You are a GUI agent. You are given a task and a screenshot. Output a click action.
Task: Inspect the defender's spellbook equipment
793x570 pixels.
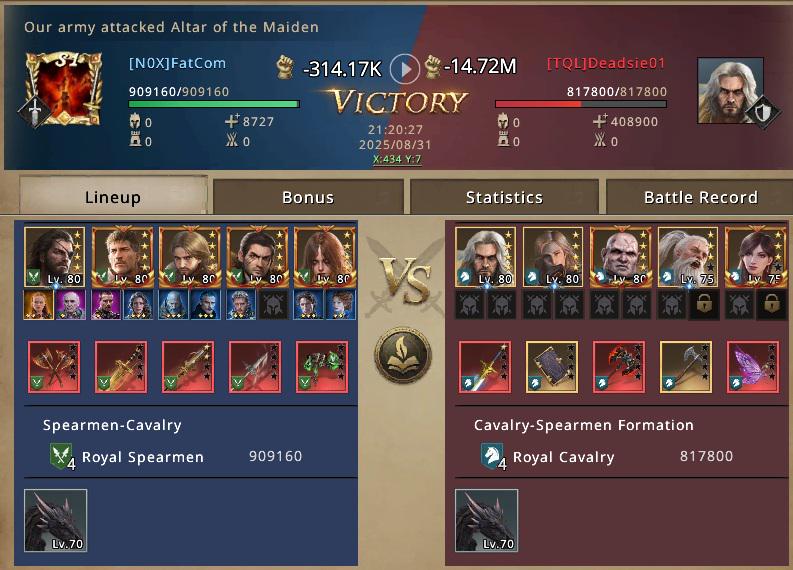click(551, 366)
